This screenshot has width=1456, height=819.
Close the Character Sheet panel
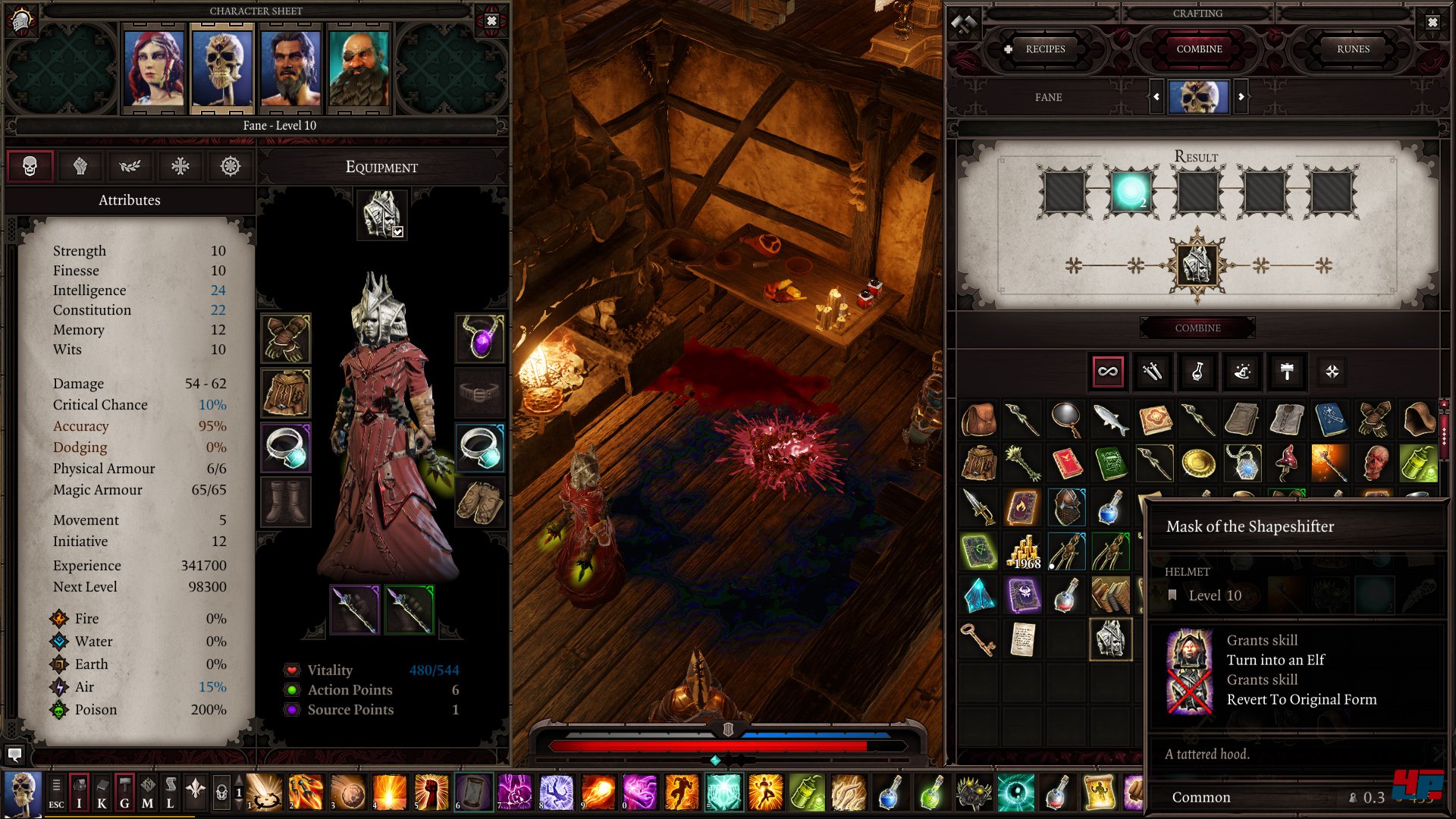tap(491, 21)
